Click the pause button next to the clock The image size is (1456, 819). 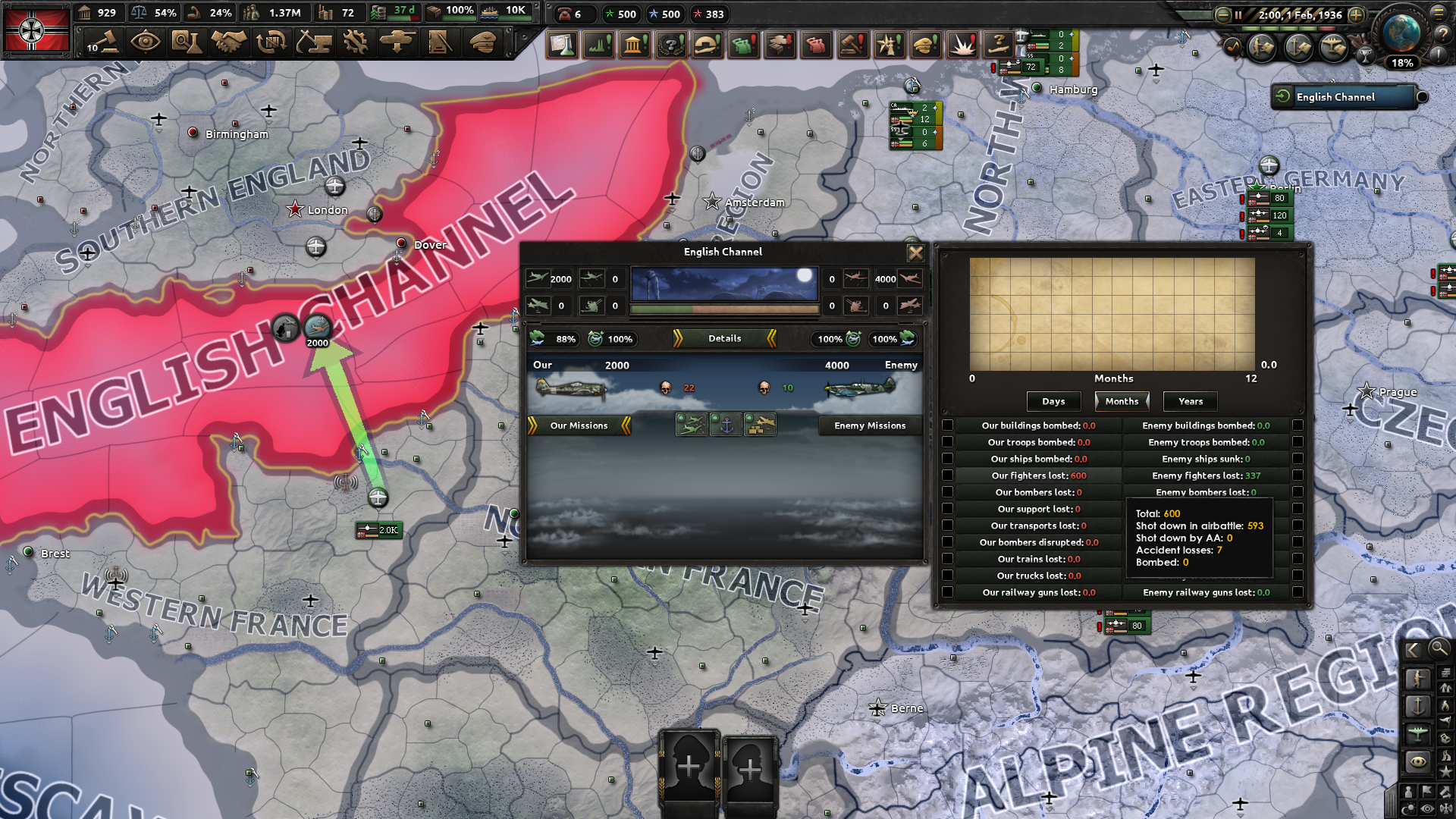(x=1240, y=14)
